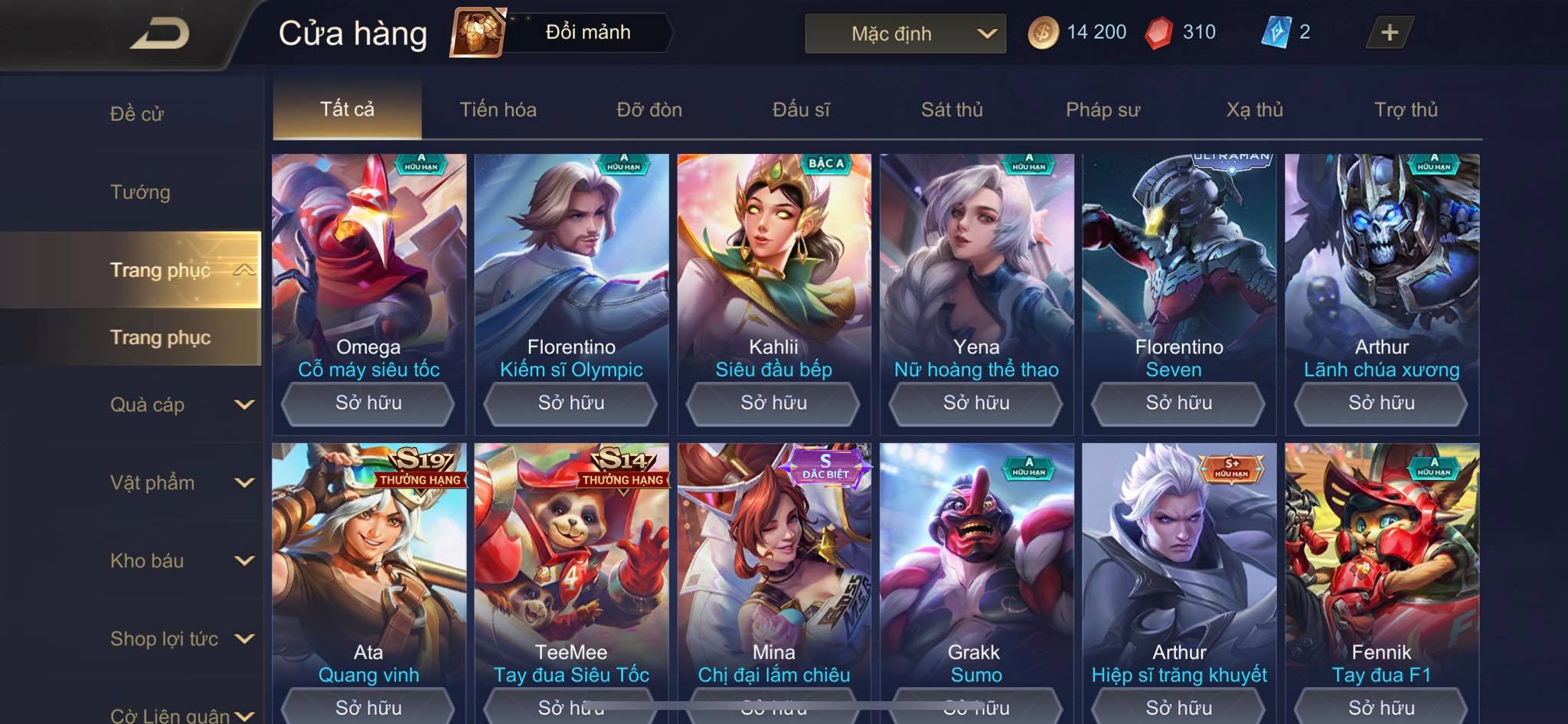Screen dimensions: 1568x724
Task: Select the Omega Cỗ máy siêu tốc skin card
Action: pyautogui.click(x=368, y=260)
